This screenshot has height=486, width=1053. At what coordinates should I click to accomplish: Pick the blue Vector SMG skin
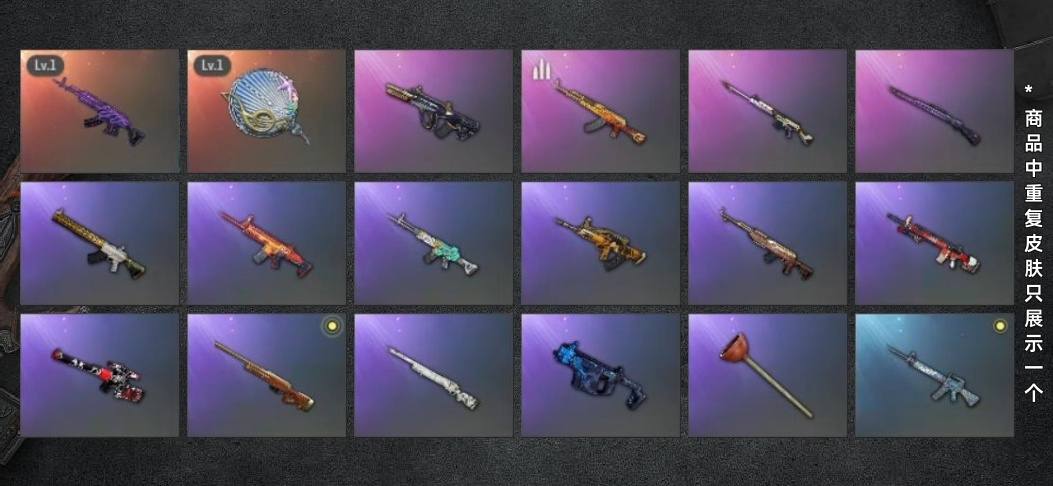[601, 375]
